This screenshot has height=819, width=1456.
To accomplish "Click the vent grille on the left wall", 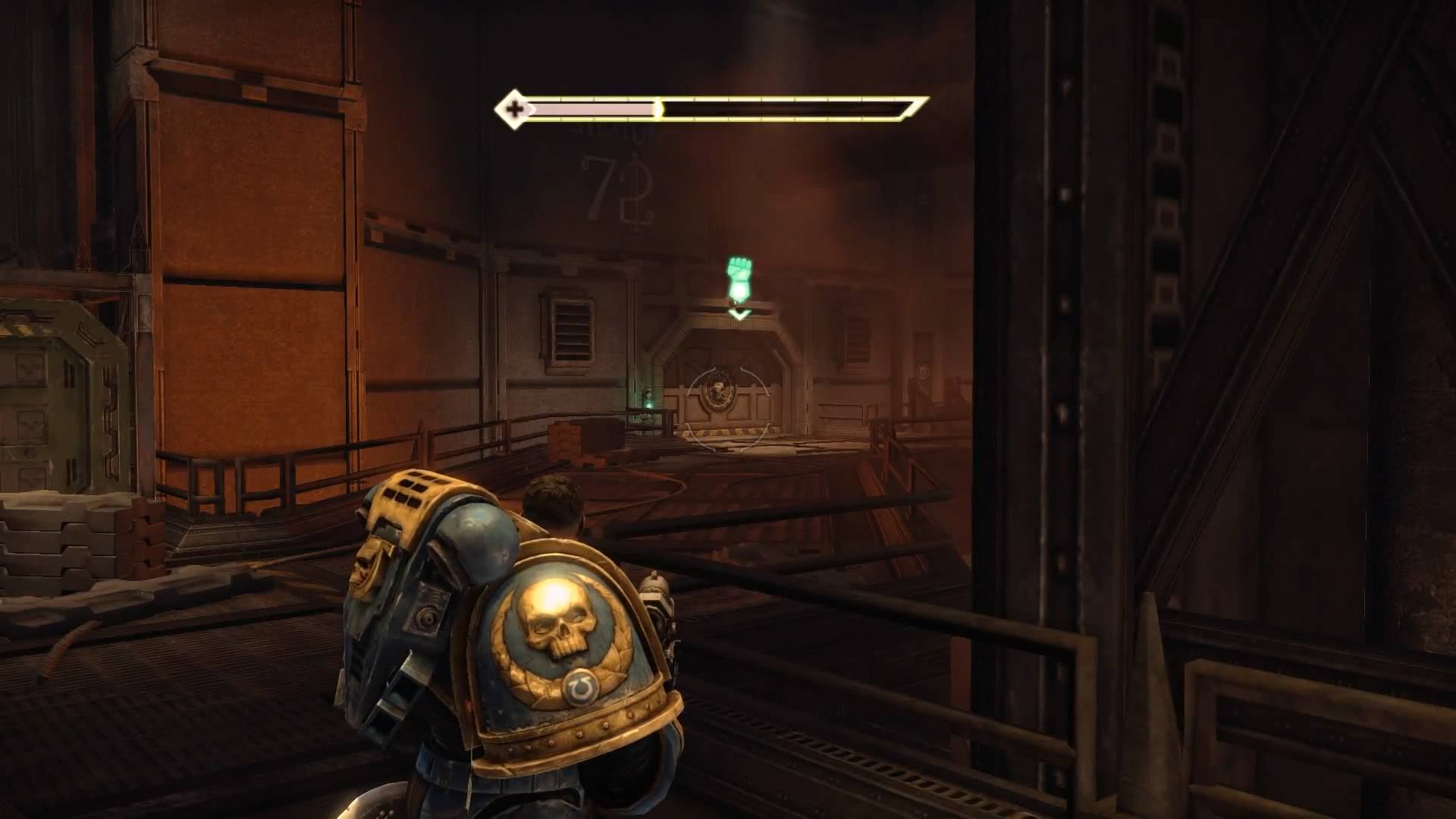I will click(573, 330).
